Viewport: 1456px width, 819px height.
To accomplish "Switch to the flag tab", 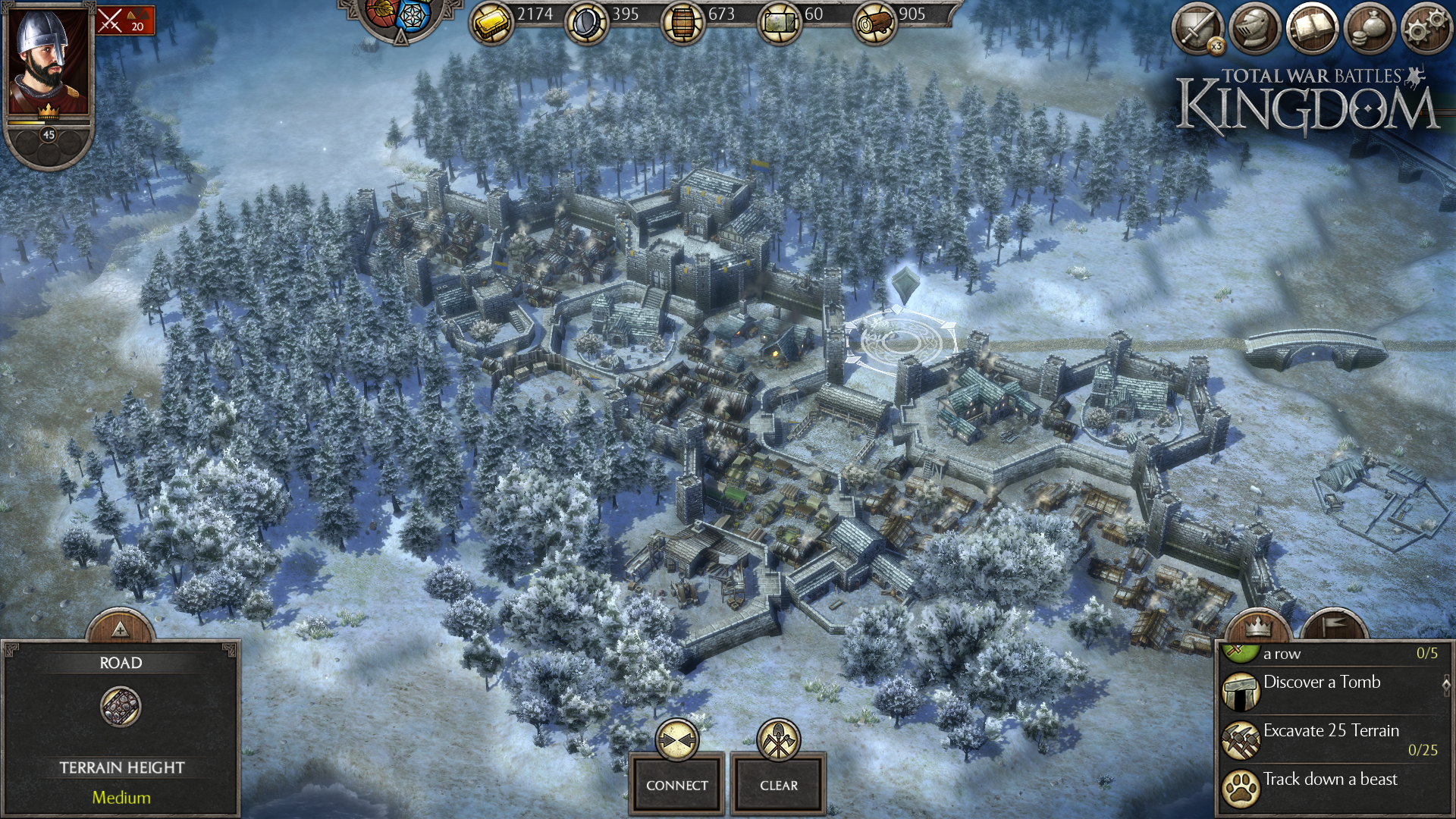I will pos(1335,626).
